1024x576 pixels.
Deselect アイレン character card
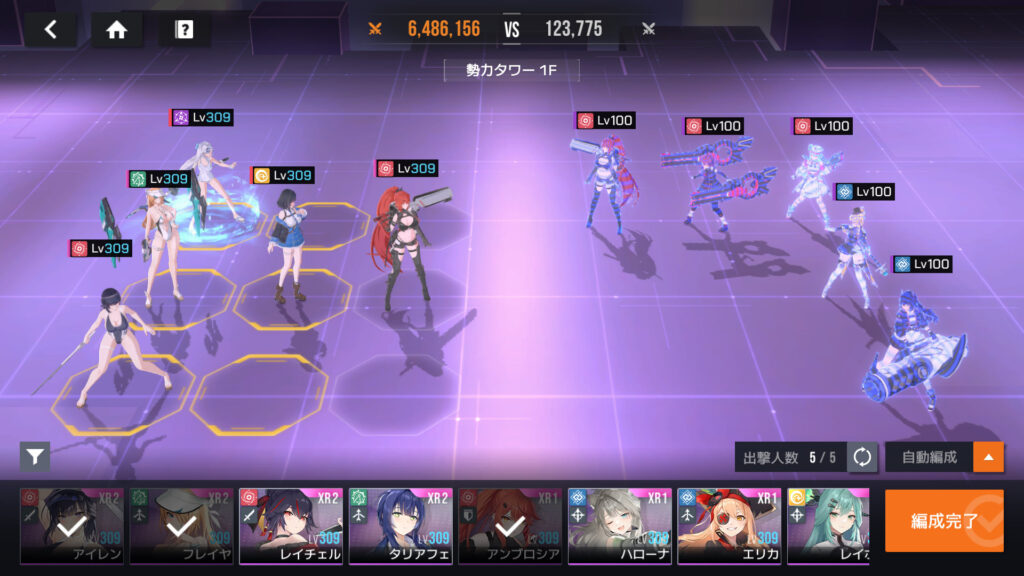(x=72, y=526)
